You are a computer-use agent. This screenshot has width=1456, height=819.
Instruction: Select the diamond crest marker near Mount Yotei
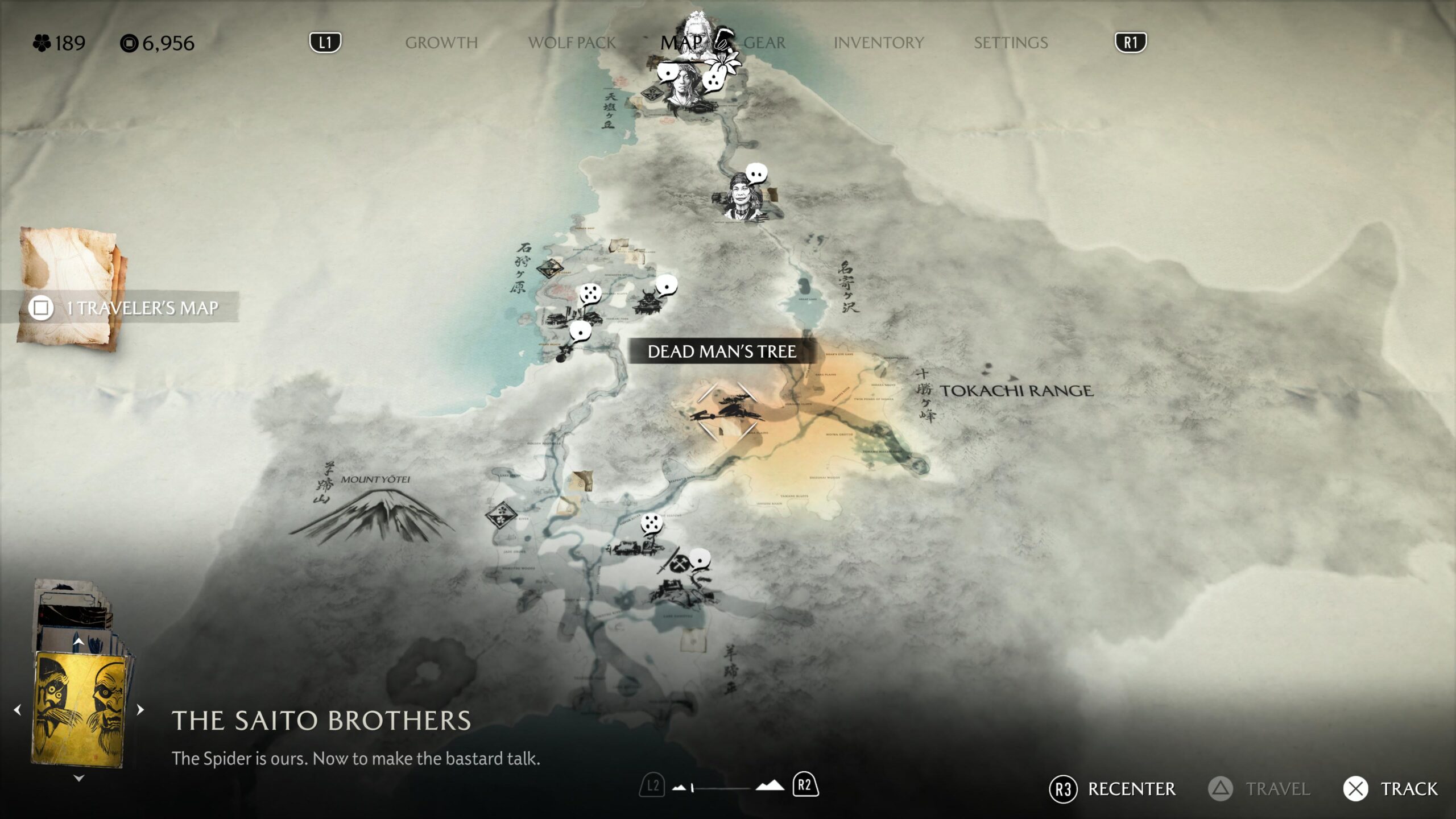coord(501,516)
